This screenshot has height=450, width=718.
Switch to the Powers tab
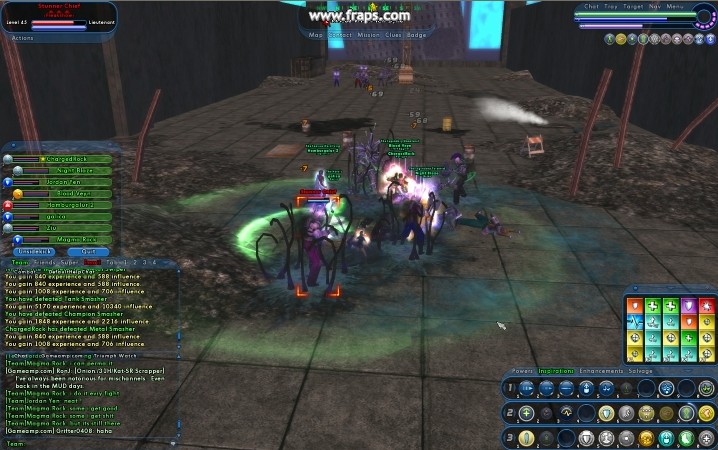523,371
